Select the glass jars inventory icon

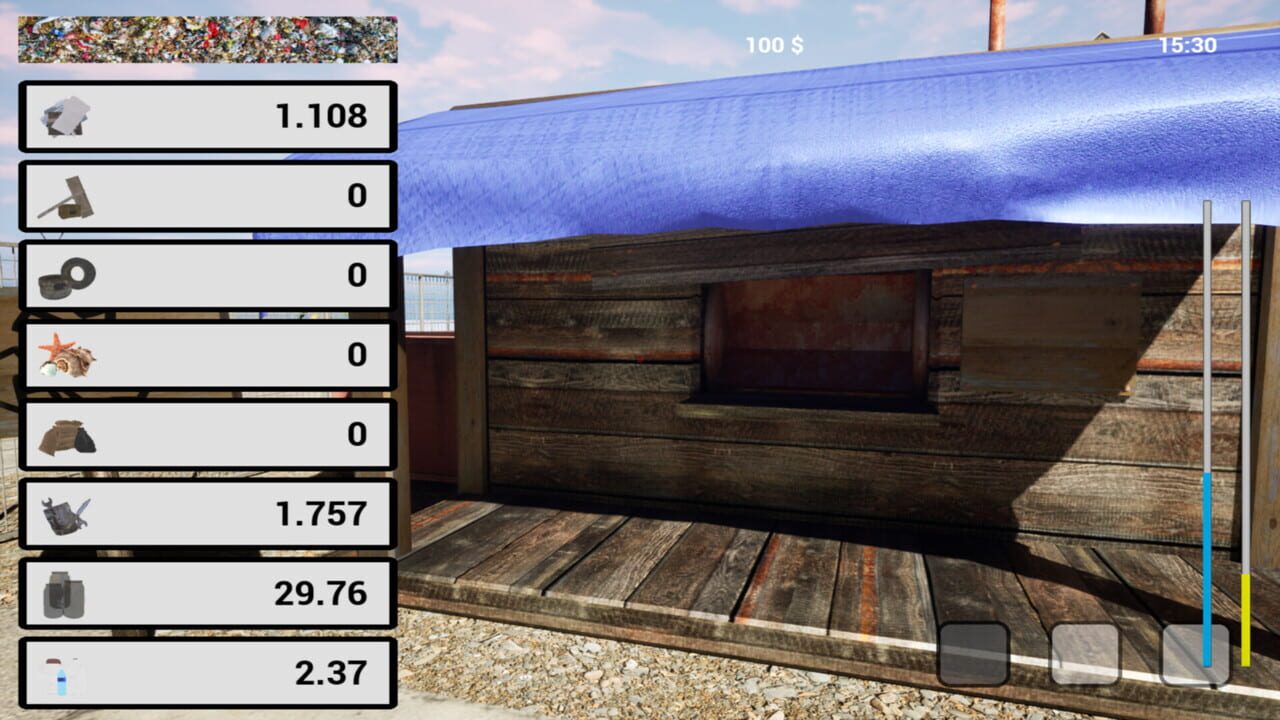64,593
